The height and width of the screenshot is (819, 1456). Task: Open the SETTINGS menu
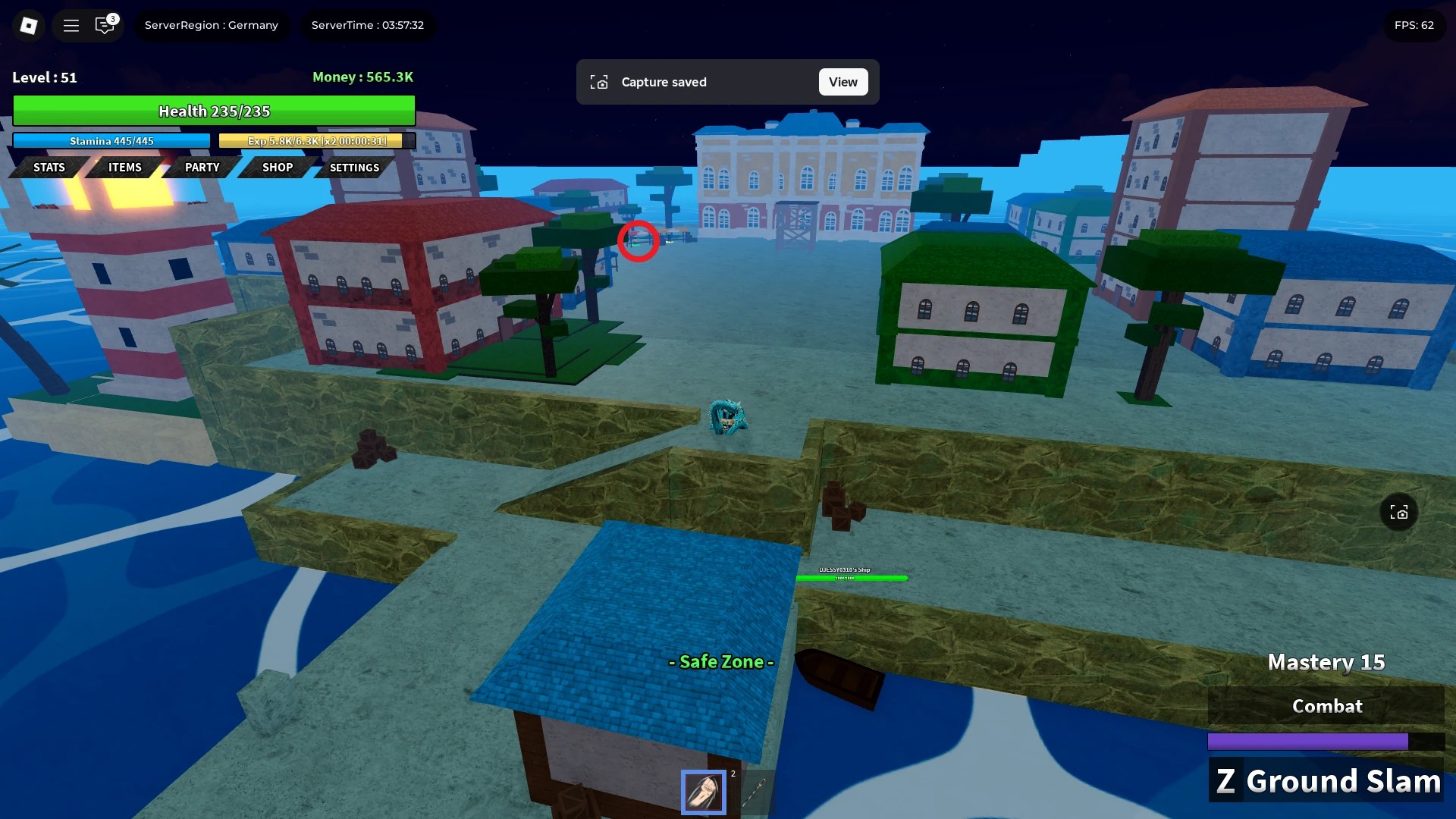click(x=353, y=168)
